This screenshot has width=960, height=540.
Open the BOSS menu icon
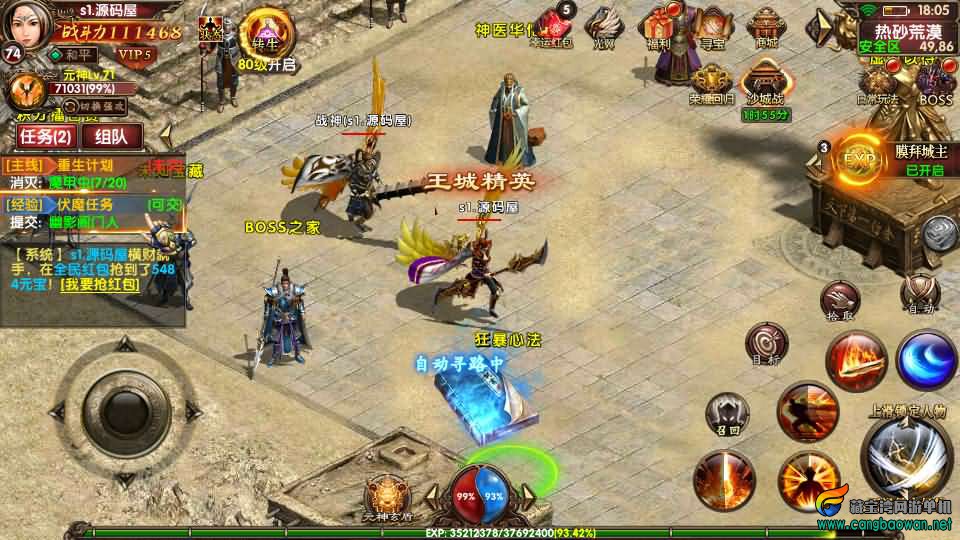(936, 83)
